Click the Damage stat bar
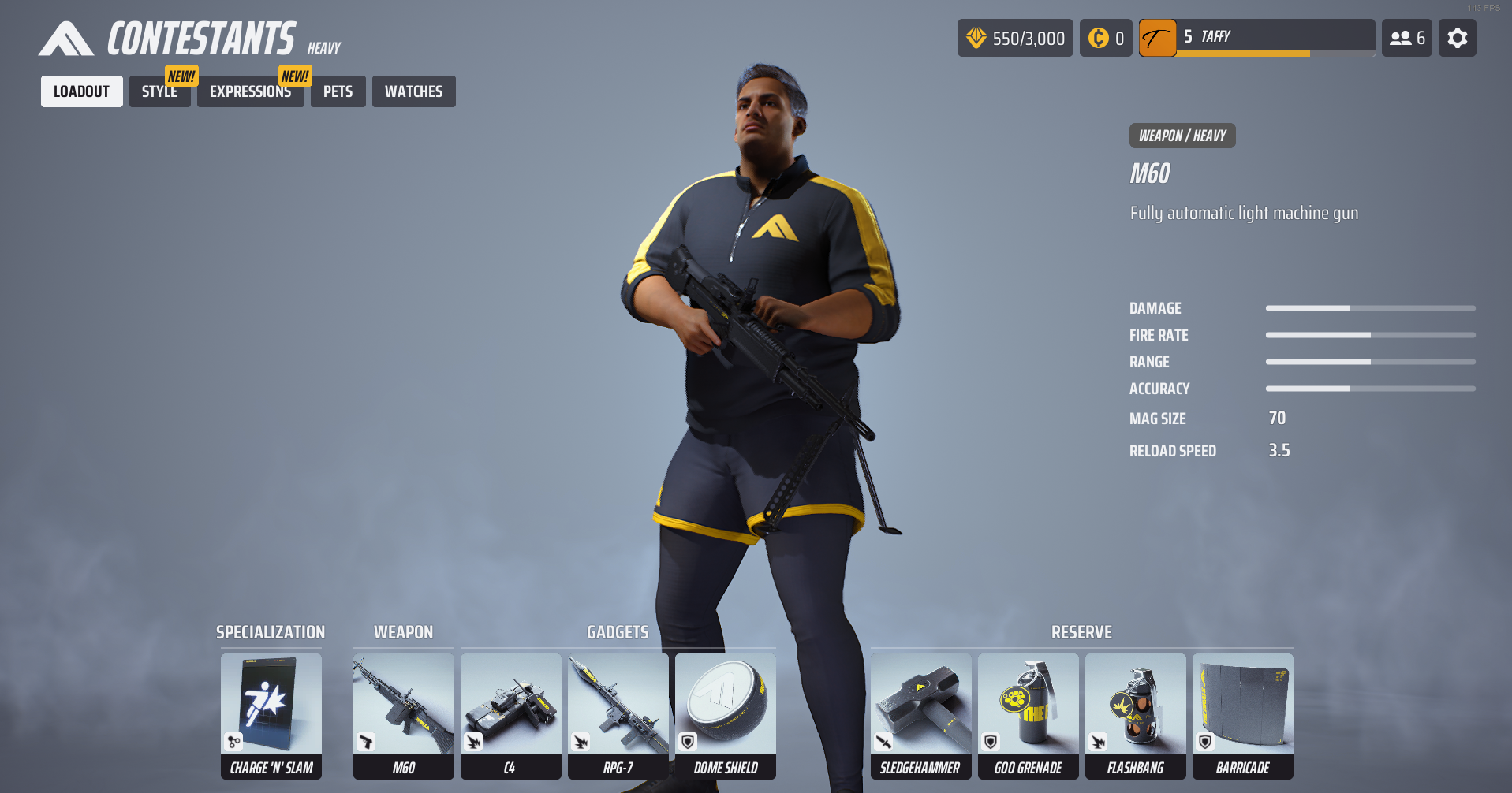Image resolution: width=1512 pixels, height=793 pixels. [x=1370, y=308]
